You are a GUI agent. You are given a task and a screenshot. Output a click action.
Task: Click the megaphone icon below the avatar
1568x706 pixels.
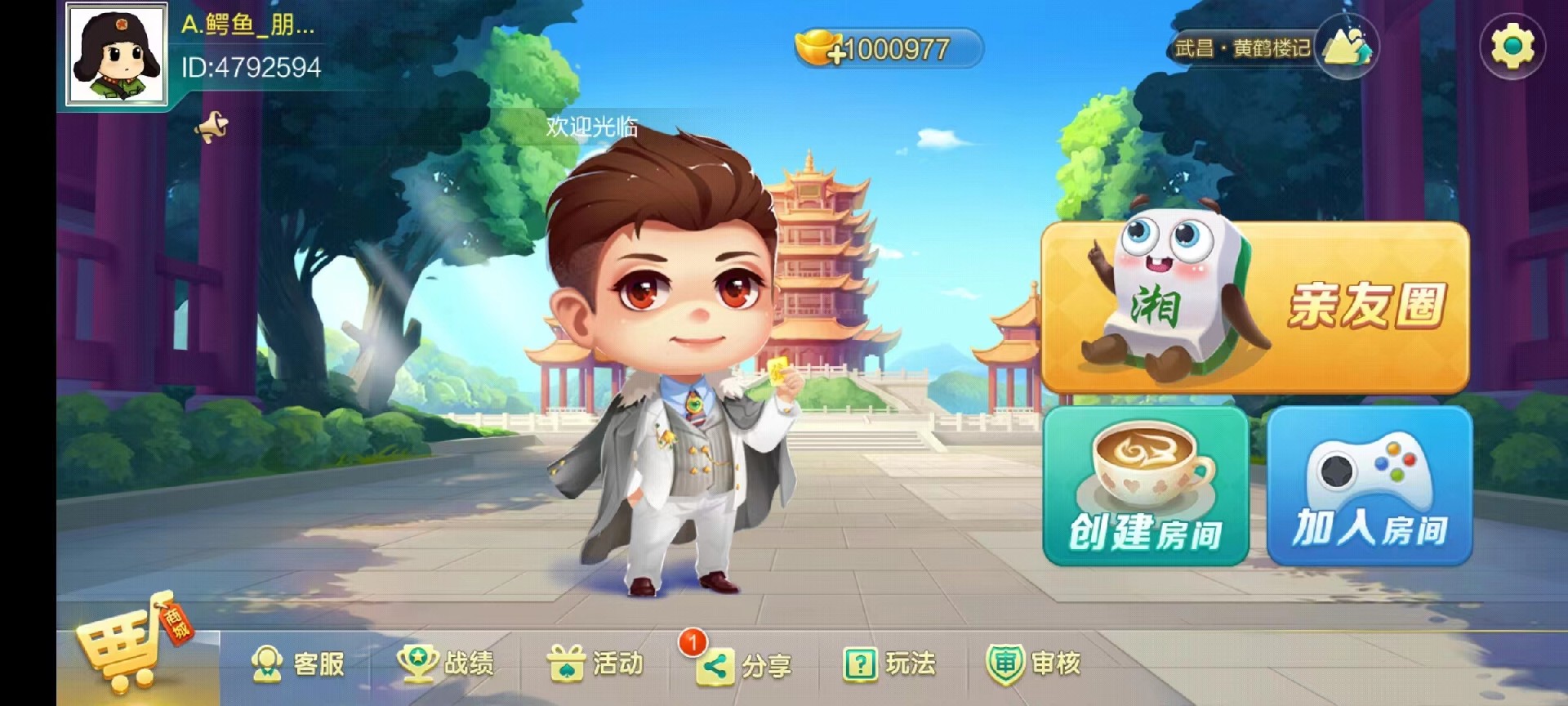tap(211, 124)
